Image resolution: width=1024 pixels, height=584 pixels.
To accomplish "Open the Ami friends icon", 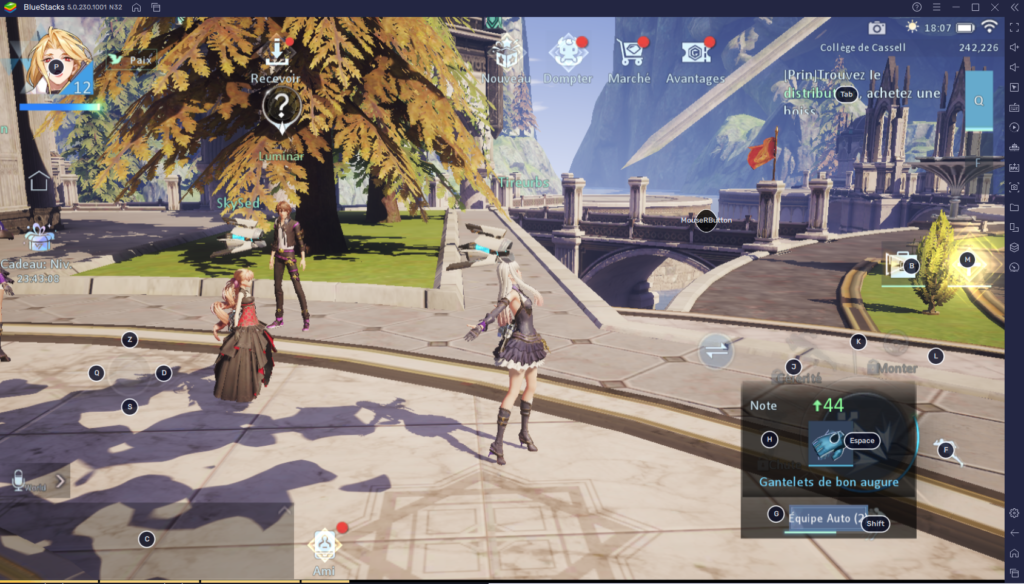I will [x=325, y=543].
